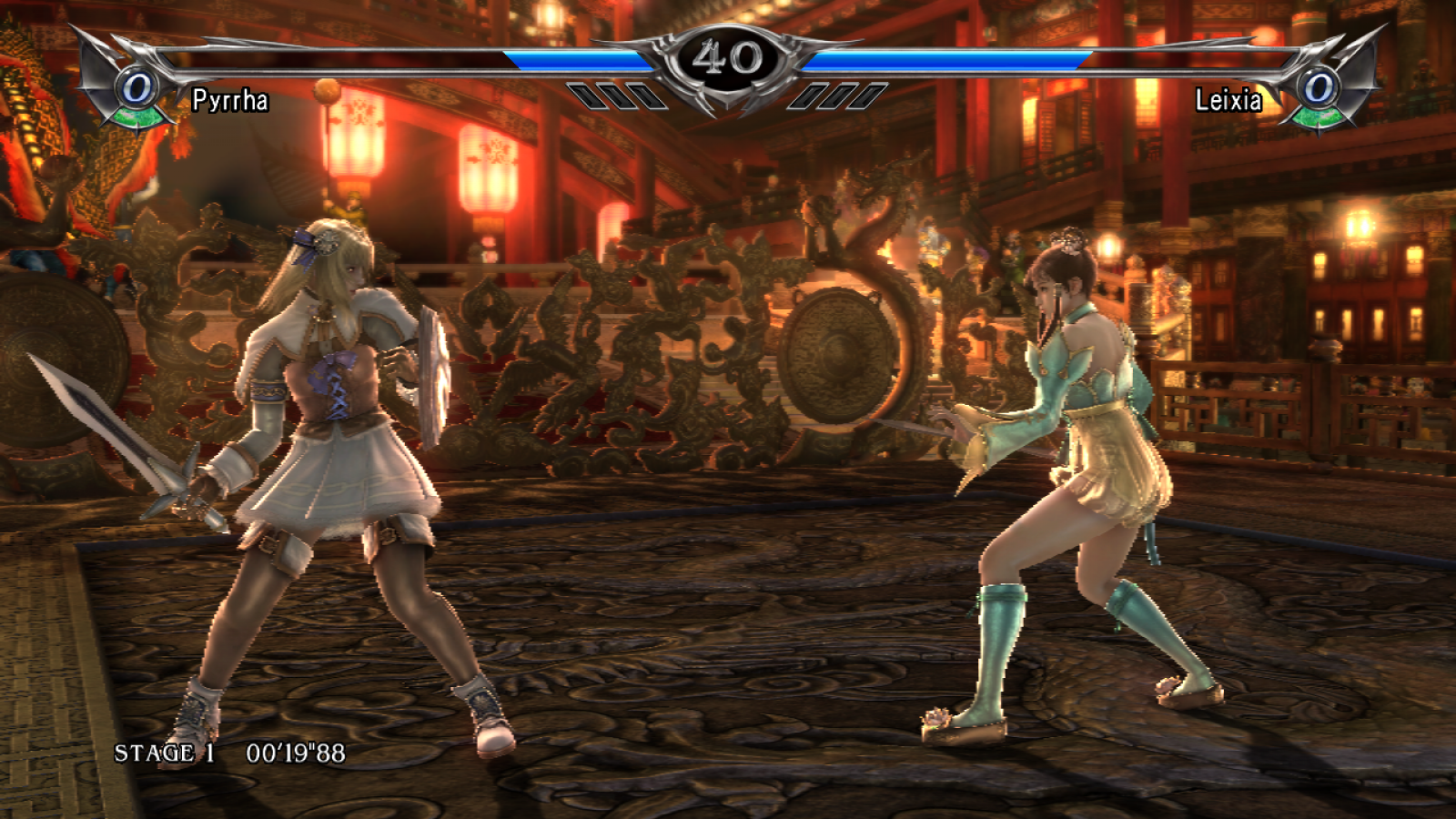Expand the STAGE 1 indicator
This screenshot has height=819, width=1456.
[164, 753]
